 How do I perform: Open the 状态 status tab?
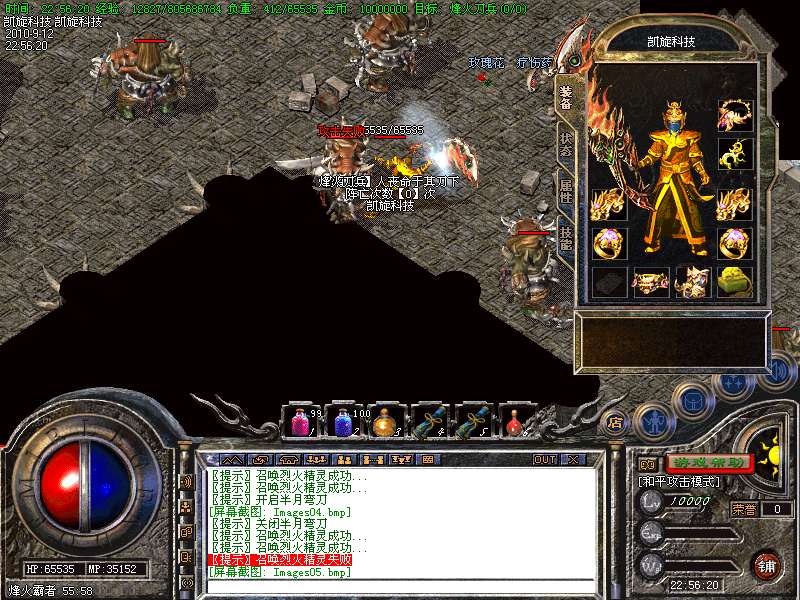[x=566, y=145]
